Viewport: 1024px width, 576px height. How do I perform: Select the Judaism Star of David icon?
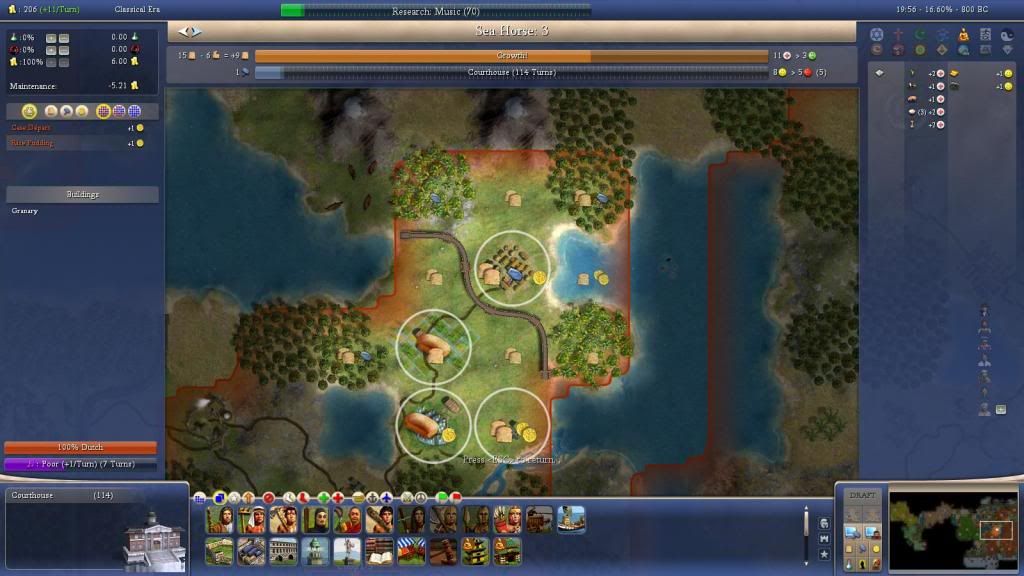[x=877, y=34]
